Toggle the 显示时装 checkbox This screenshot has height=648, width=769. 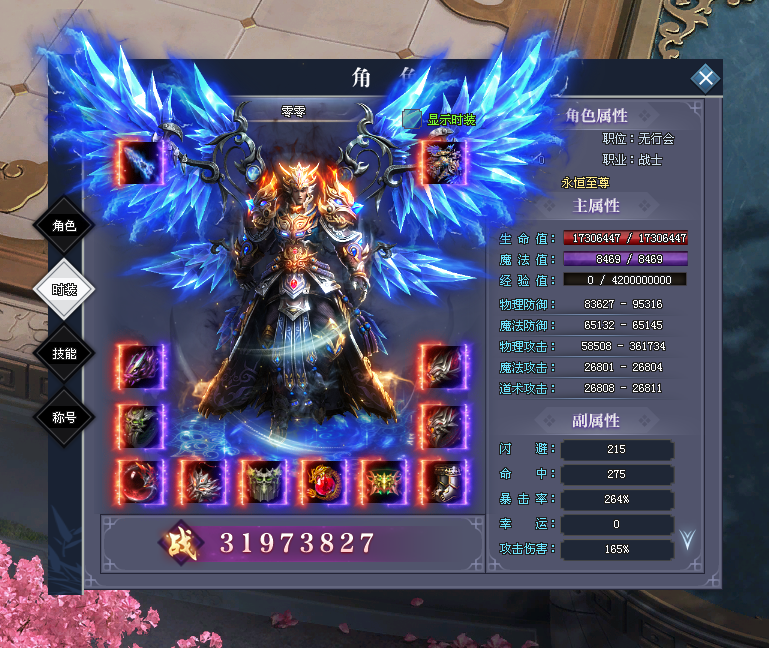[411, 119]
